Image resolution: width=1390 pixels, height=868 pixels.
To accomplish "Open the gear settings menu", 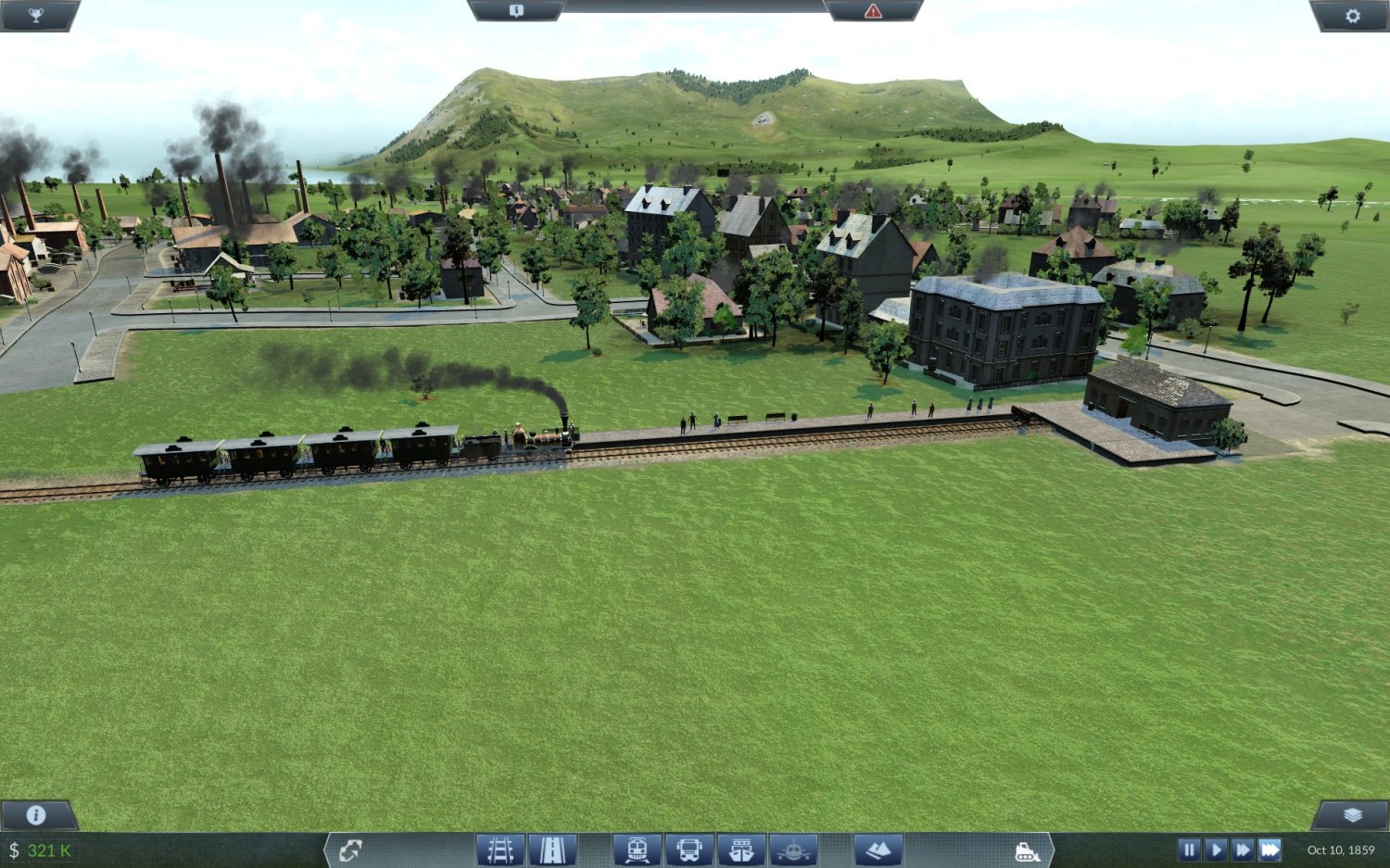I will (1352, 15).
